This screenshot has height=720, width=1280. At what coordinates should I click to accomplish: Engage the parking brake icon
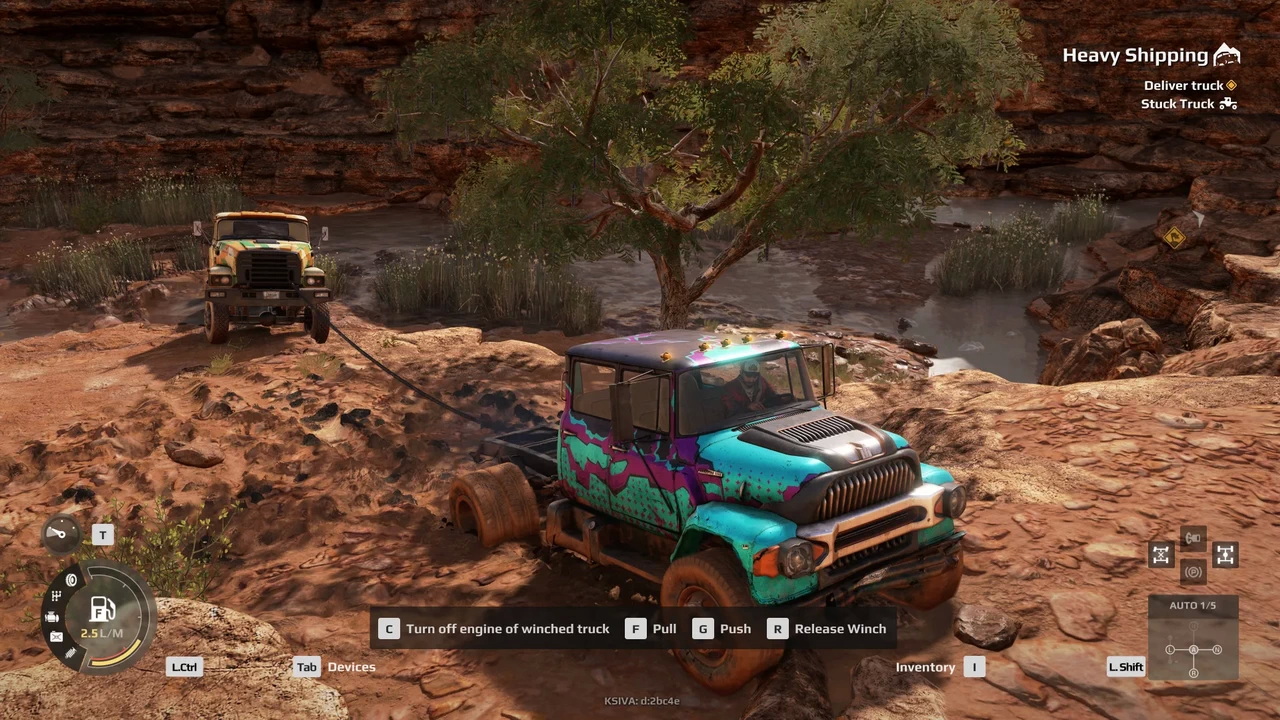coord(1193,572)
